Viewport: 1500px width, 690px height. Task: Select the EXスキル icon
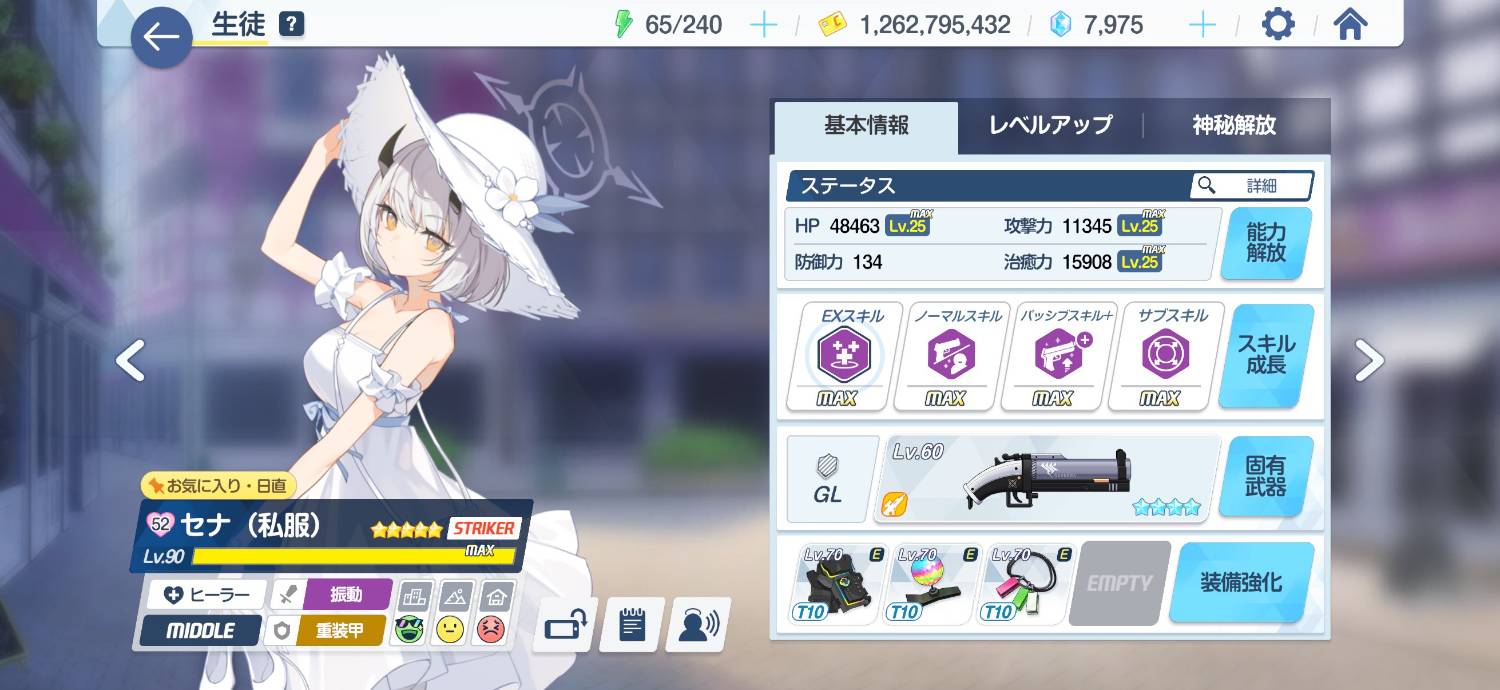pos(845,356)
